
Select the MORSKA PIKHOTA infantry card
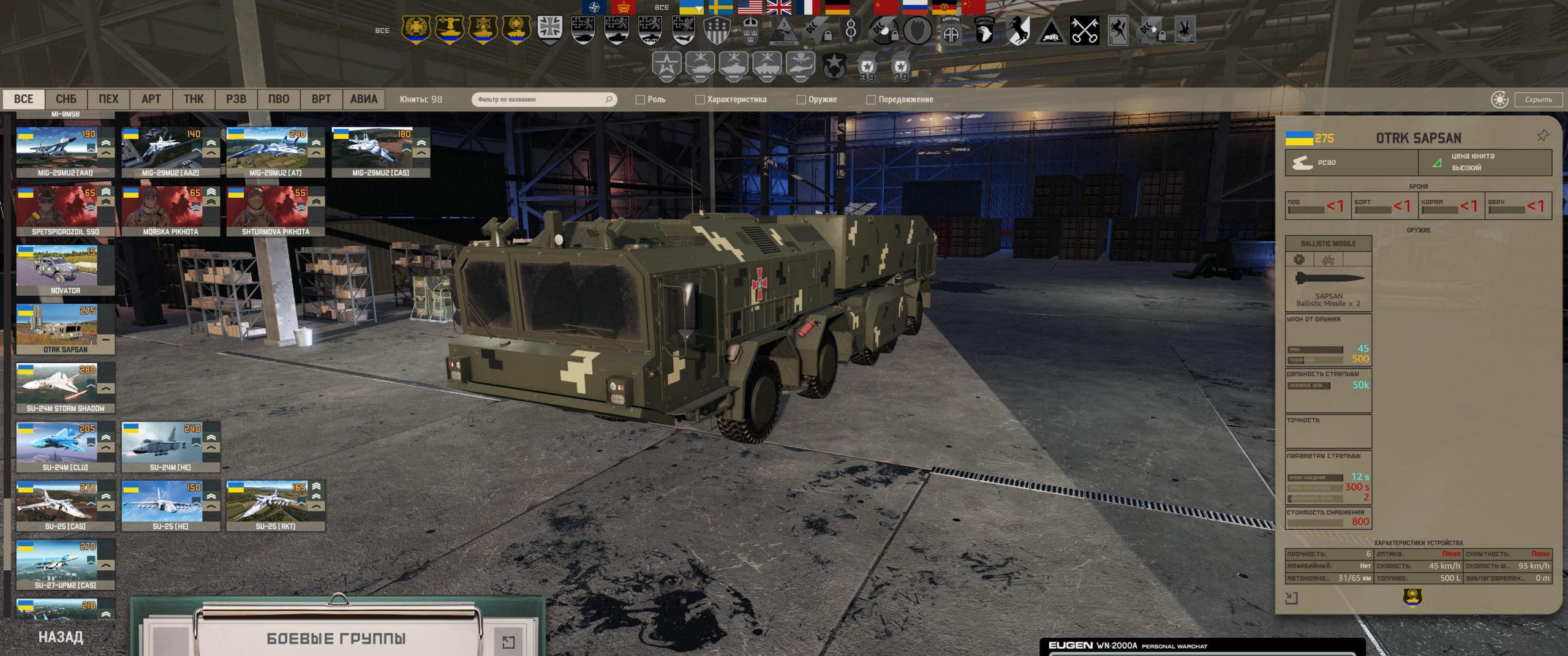coord(170,211)
